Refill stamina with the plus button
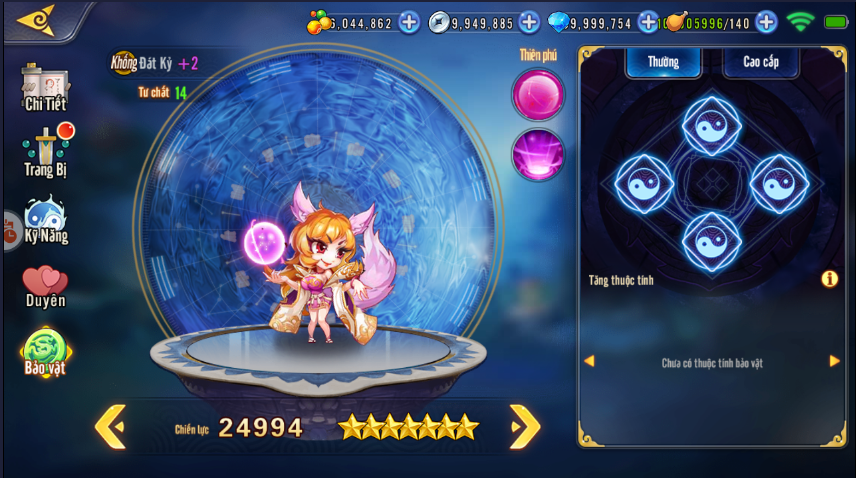This screenshot has width=856, height=478. (766, 22)
